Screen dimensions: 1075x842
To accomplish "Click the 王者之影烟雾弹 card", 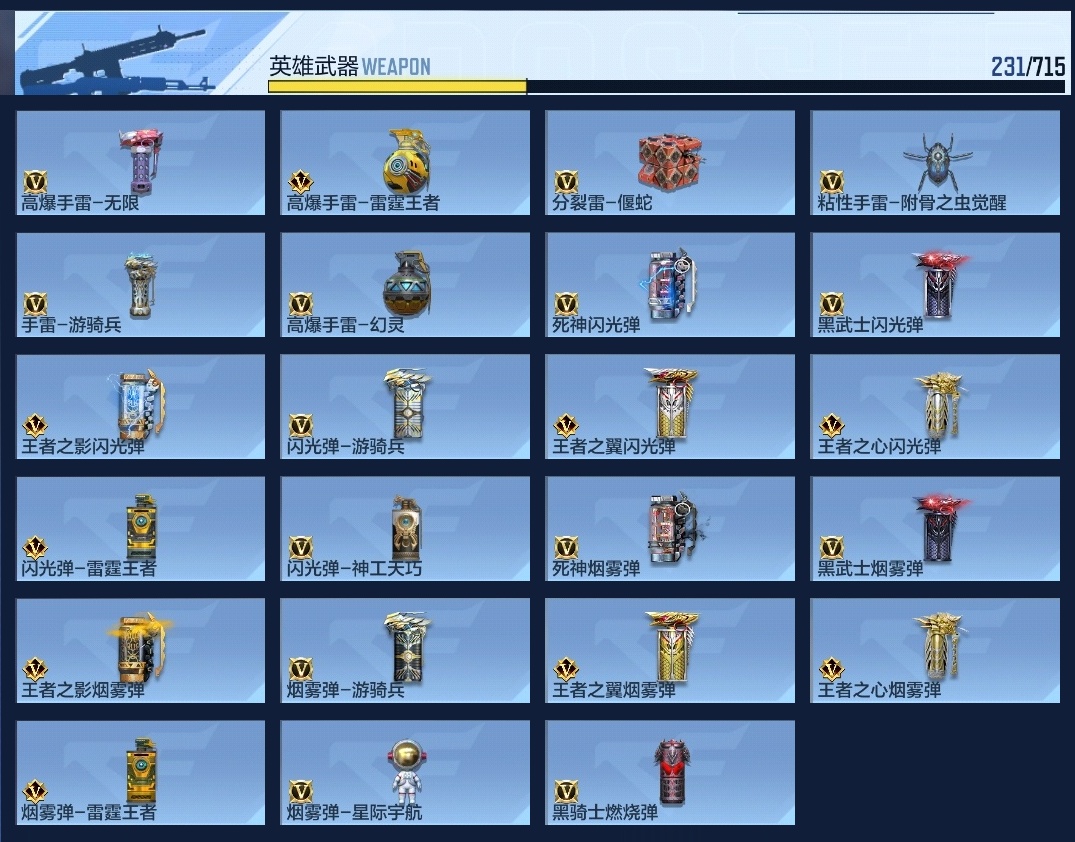I will point(141,651).
